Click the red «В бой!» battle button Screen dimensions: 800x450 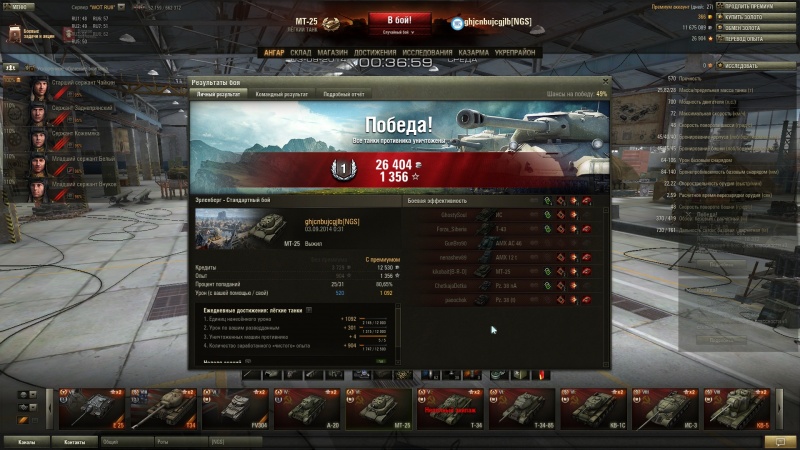399,21
